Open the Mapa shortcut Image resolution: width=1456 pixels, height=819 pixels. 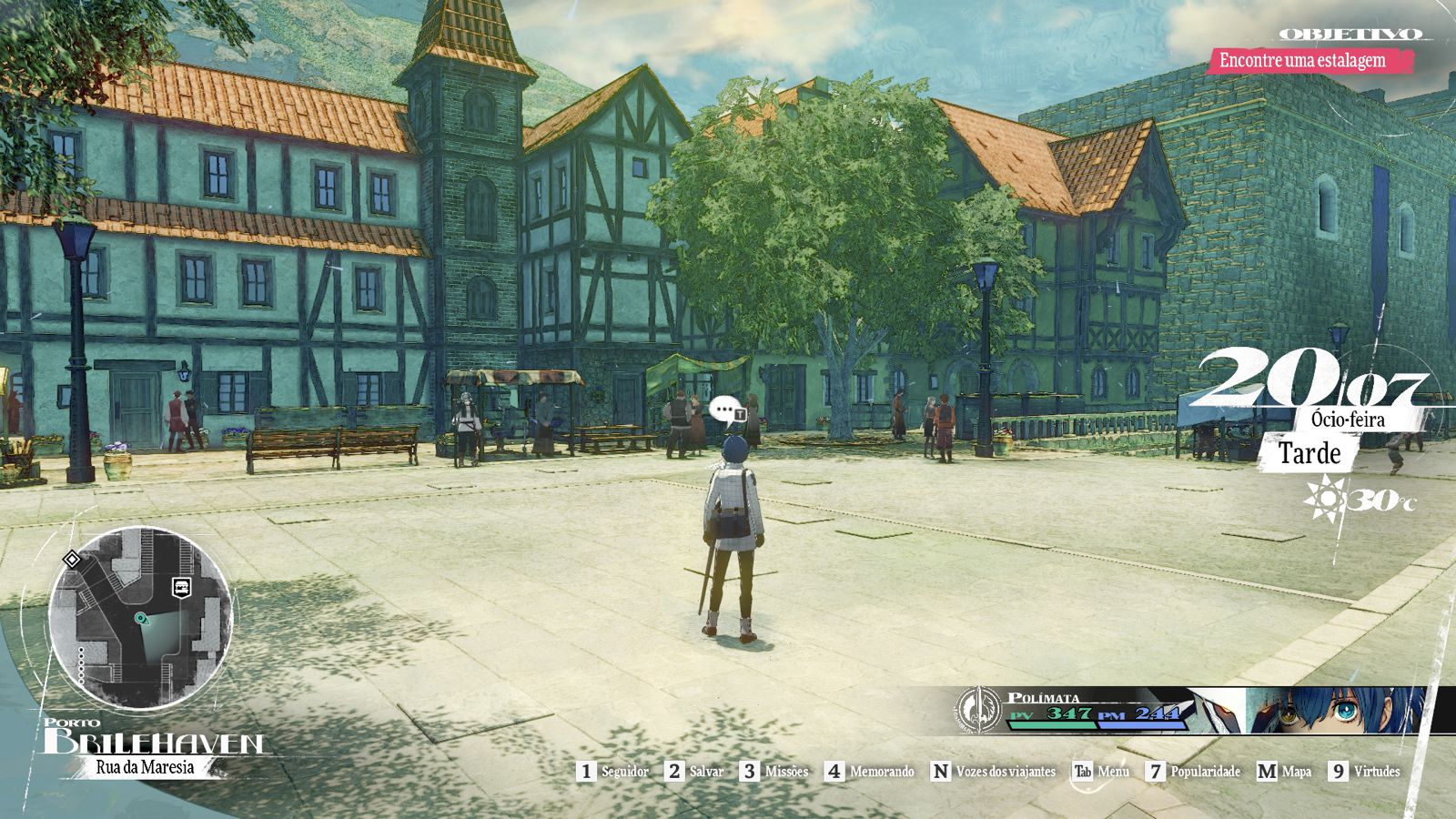pyautogui.click(x=1284, y=772)
